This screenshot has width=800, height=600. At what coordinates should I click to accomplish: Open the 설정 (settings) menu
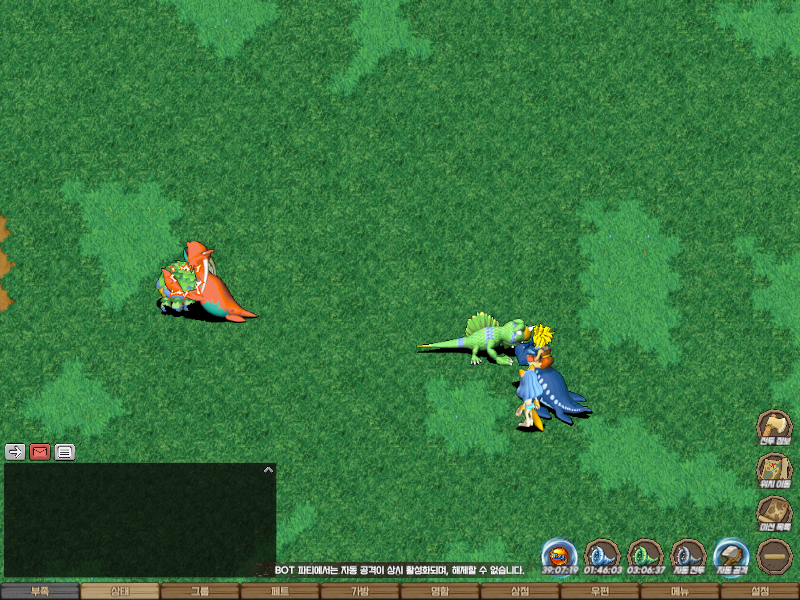click(x=760, y=591)
